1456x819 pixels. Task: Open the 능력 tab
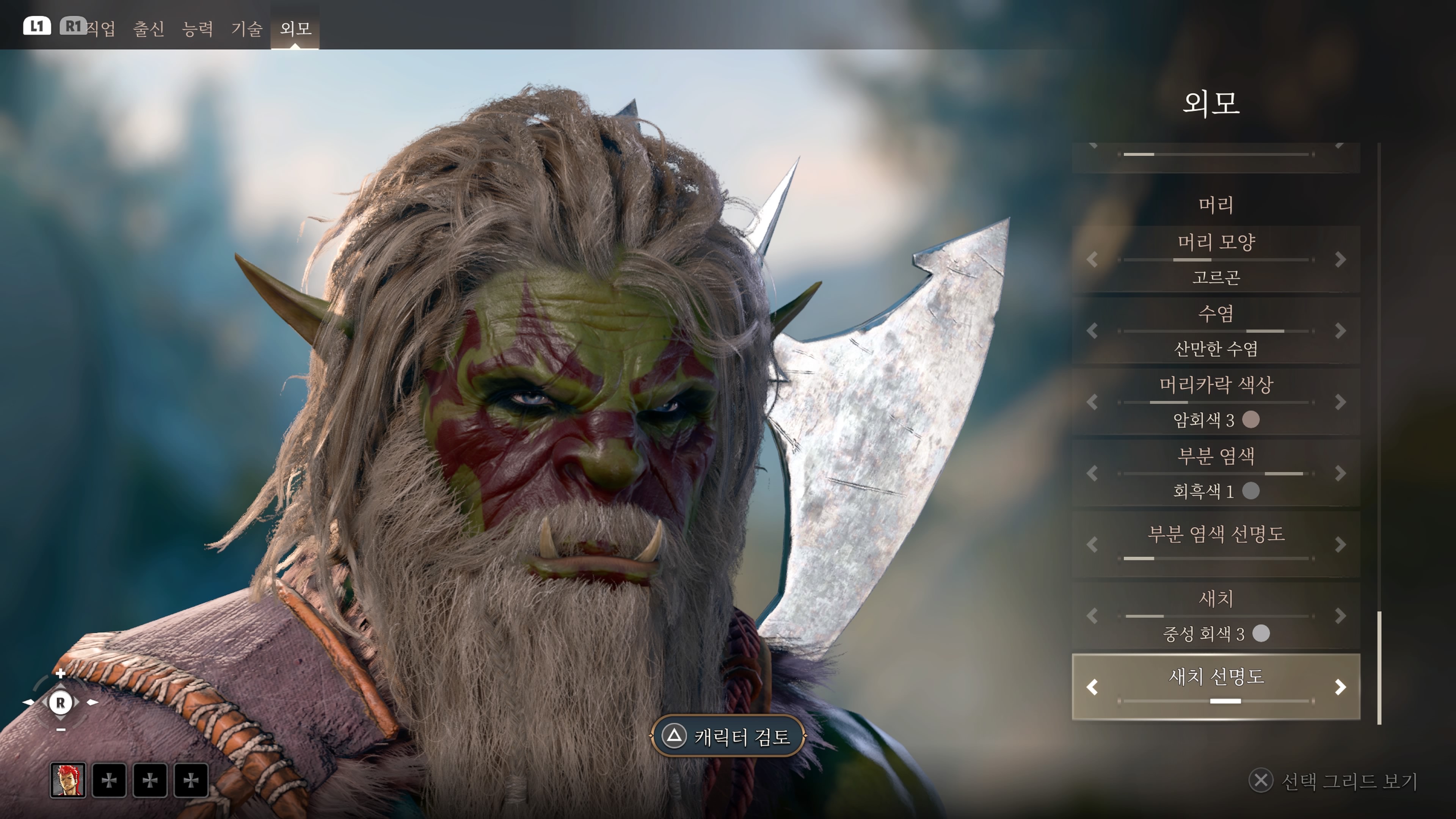tap(197, 28)
